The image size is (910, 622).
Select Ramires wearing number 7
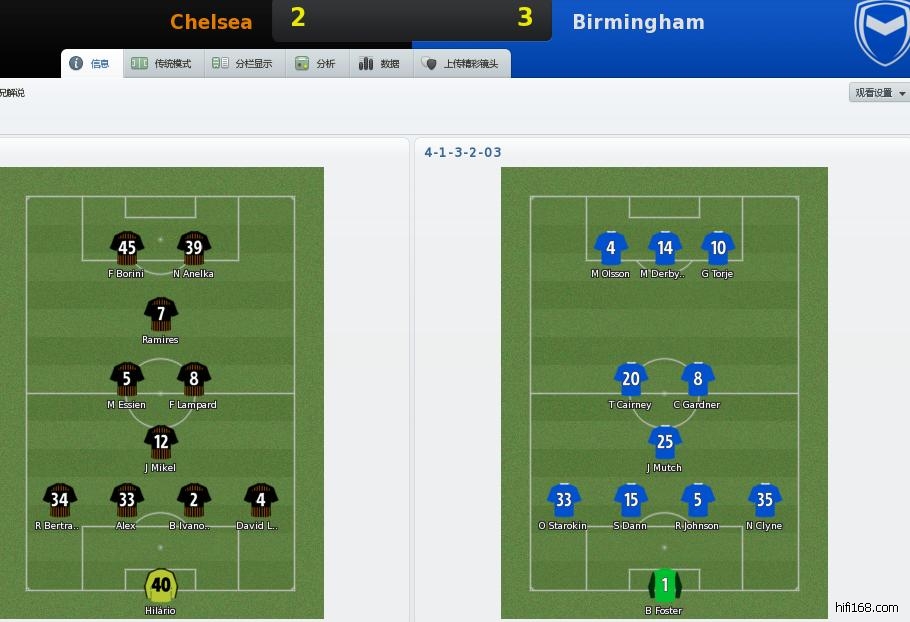(160, 314)
